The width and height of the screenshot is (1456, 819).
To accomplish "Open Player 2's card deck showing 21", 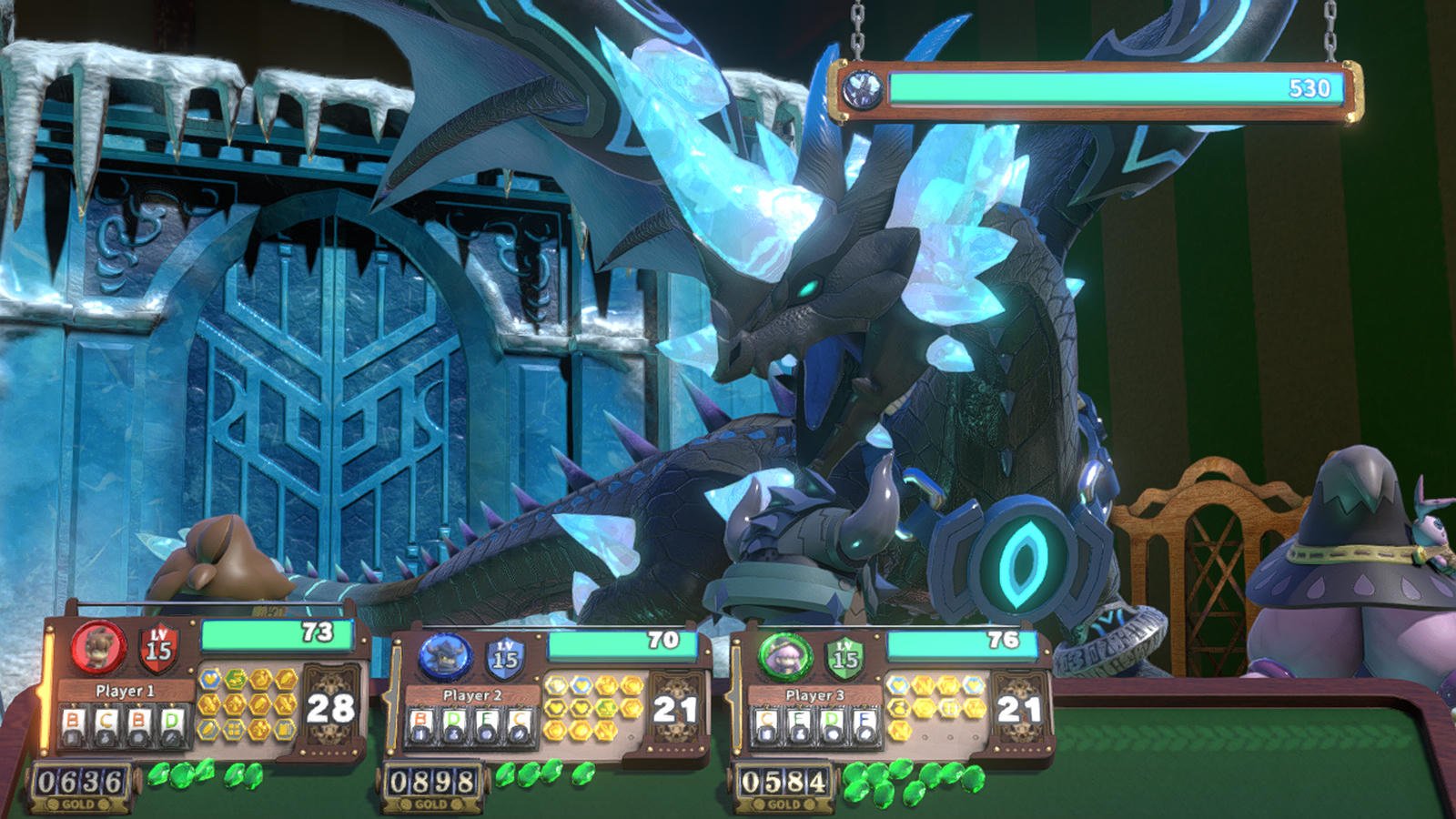I will (674, 711).
